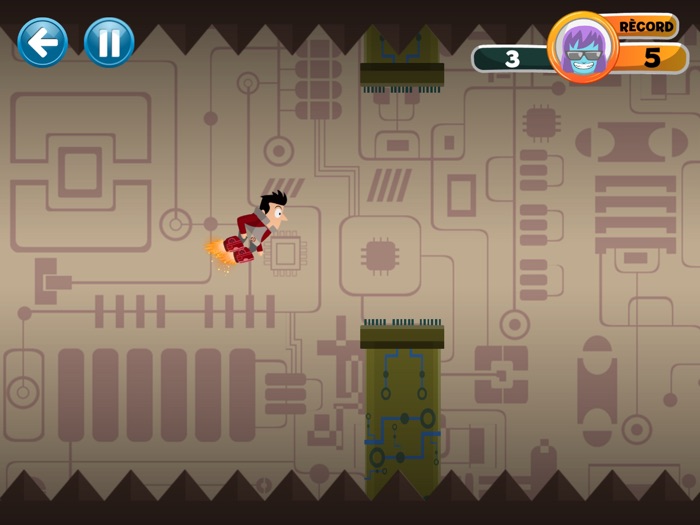This screenshot has height=525, width=700.
Task: Pause the game with the pause button
Action: (109, 42)
